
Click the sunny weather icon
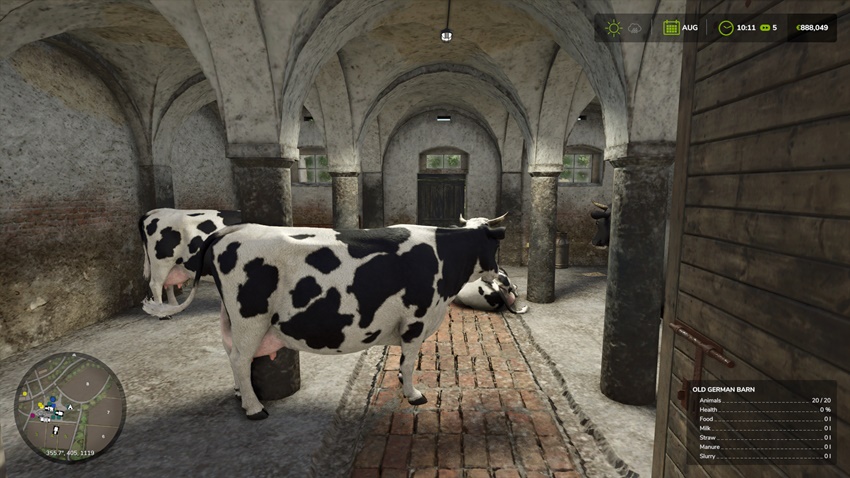tap(613, 28)
